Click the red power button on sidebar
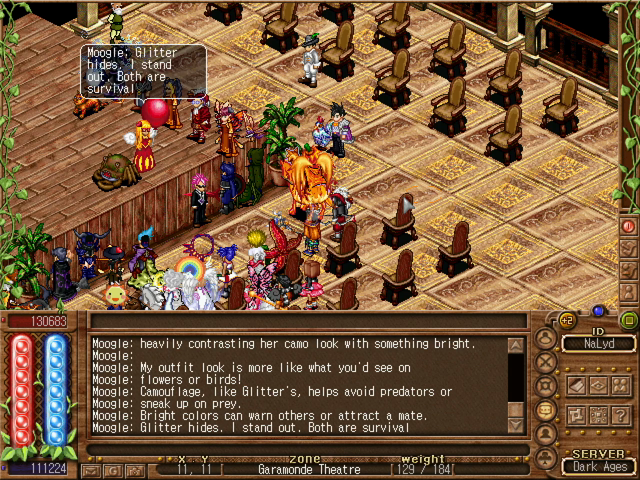 tap(630, 226)
